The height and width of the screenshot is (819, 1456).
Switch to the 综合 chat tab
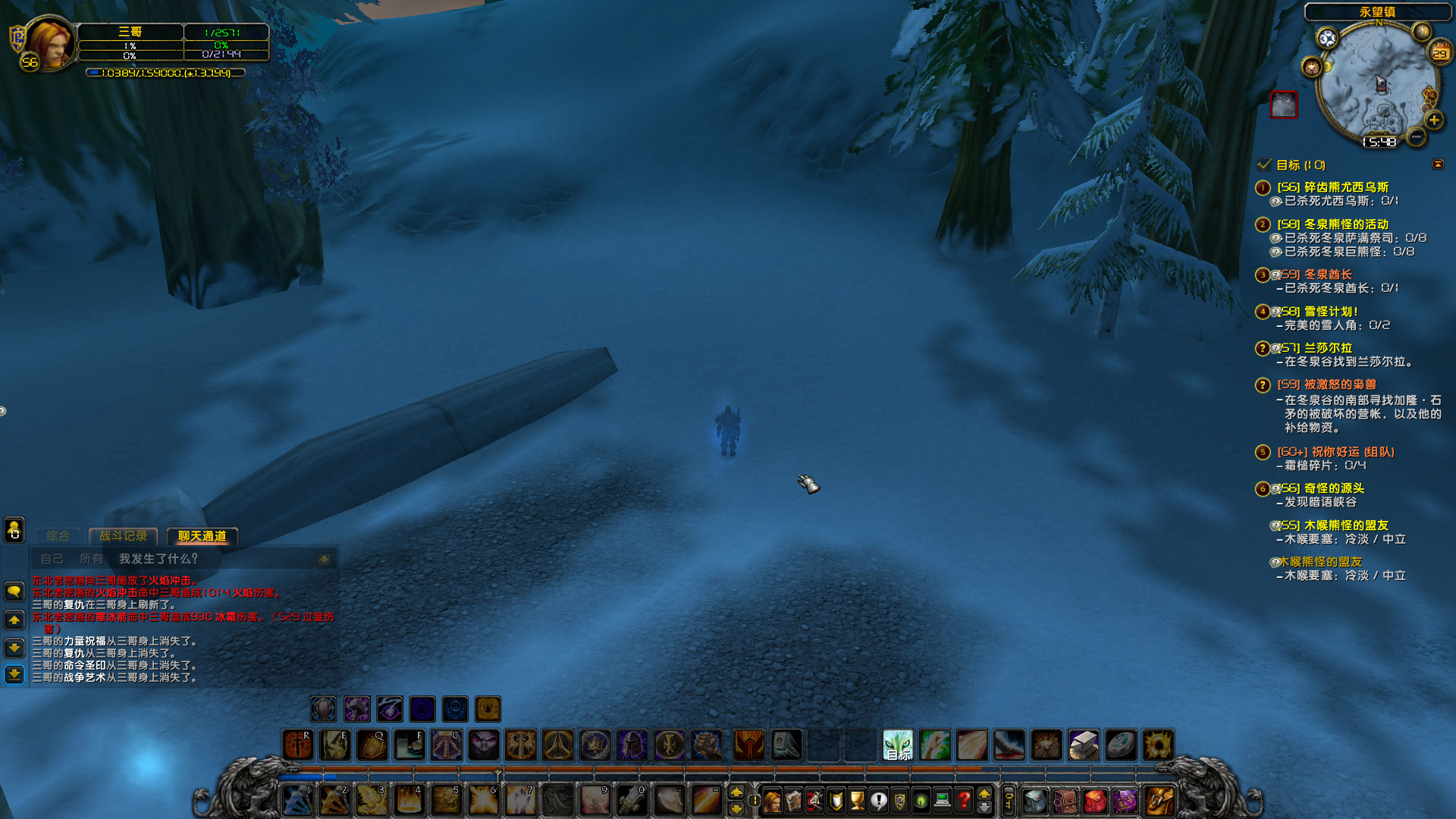pyautogui.click(x=57, y=536)
